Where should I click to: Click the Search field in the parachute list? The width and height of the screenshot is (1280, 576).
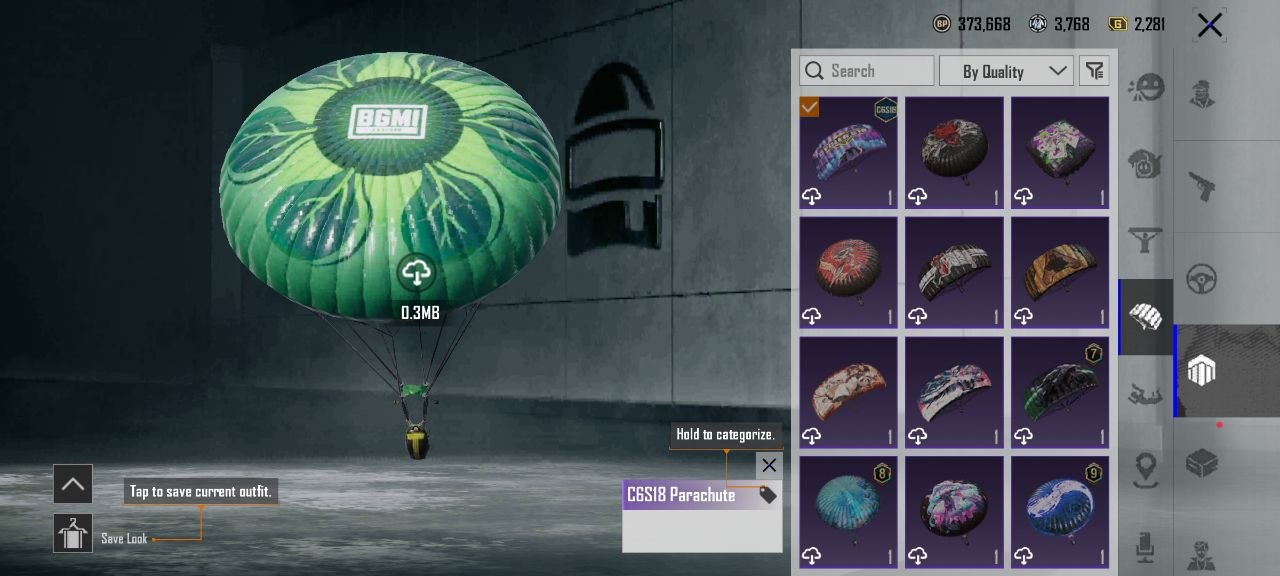pos(866,71)
